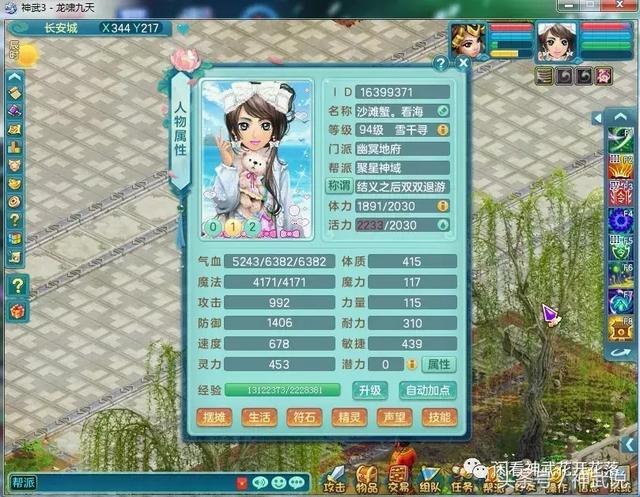Close the character attributes panel
This screenshot has height=497, width=640.
(x=463, y=63)
